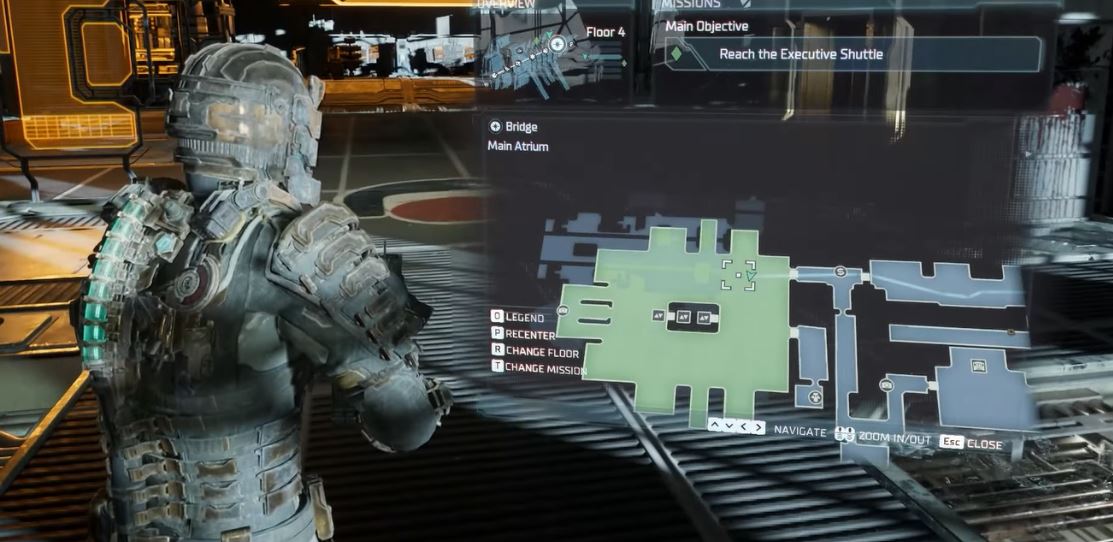The height and width of the screenshot is (542, 1113).
Task: Select the Reach the Executive Shuttle objective
Action: click(x=800, y=54)
